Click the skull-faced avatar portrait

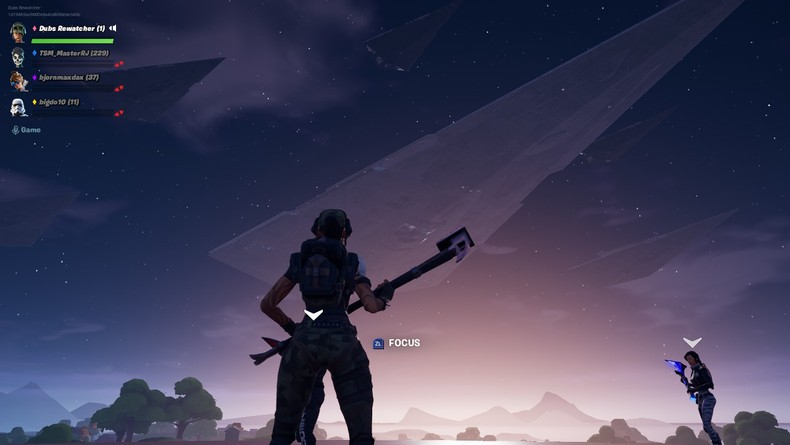pyautogui.click(x=18, y=56)
